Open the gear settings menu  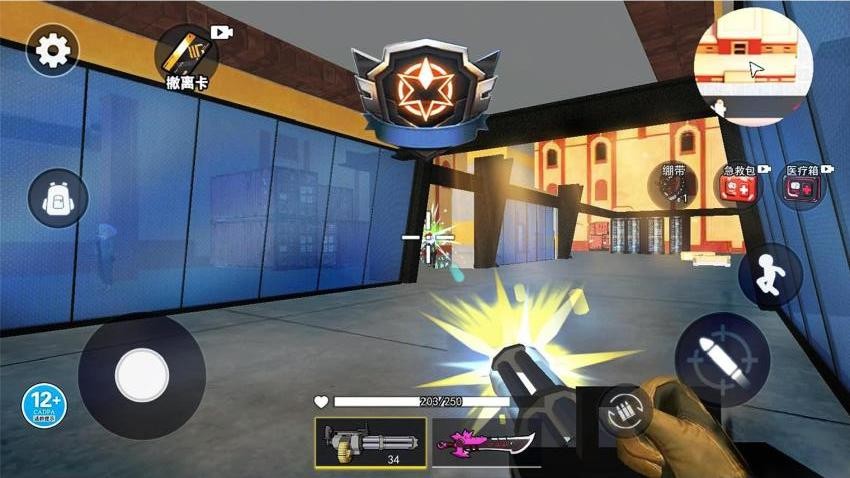coord(52,52)
